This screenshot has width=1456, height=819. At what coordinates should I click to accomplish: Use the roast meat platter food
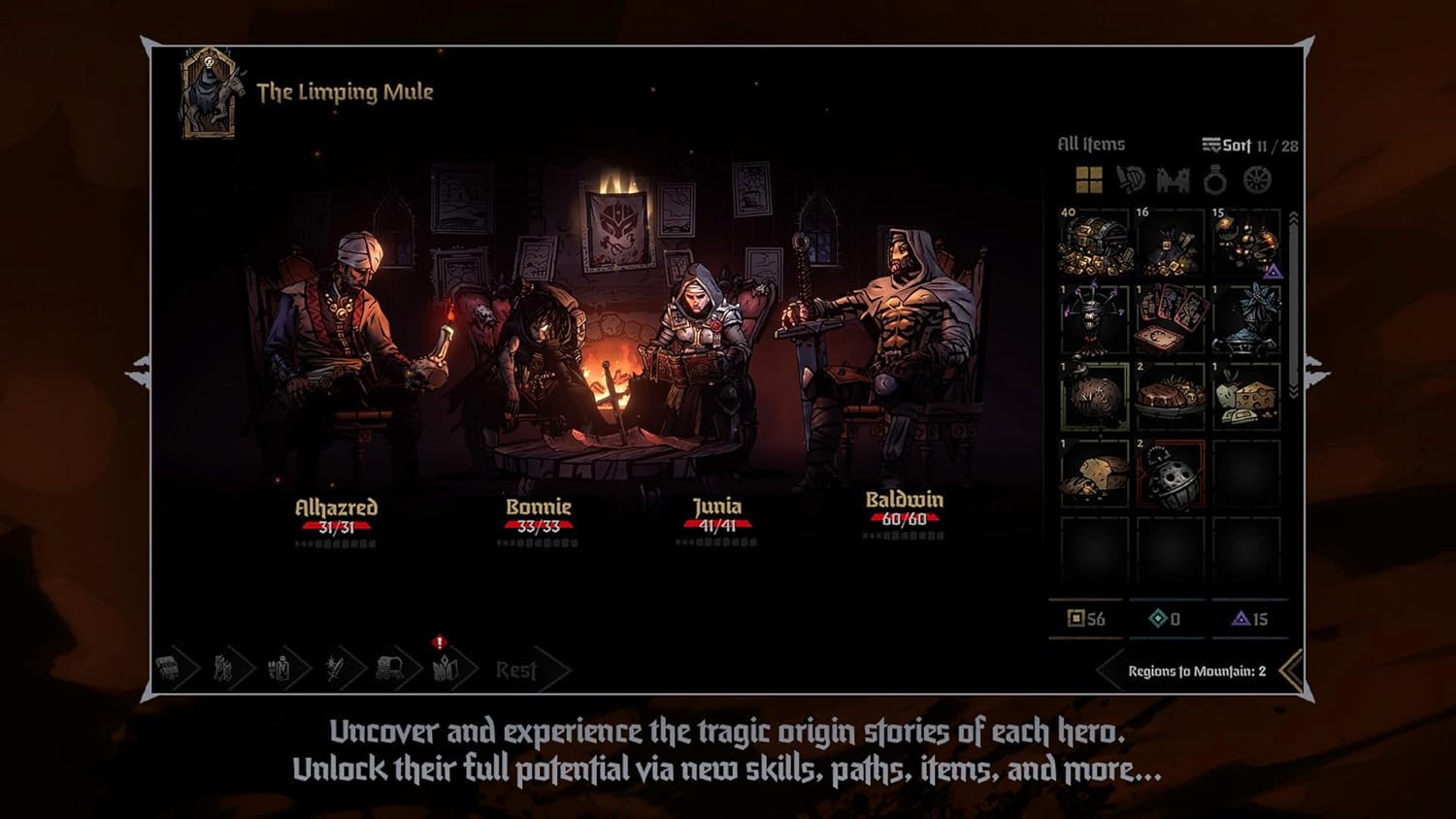coord(1171,396)
